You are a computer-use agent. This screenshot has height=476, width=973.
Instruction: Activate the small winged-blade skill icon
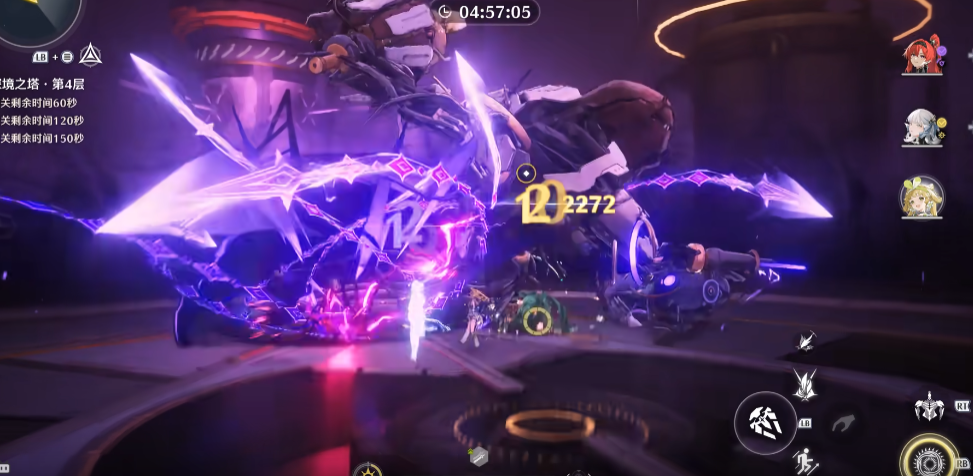[804, 343]
